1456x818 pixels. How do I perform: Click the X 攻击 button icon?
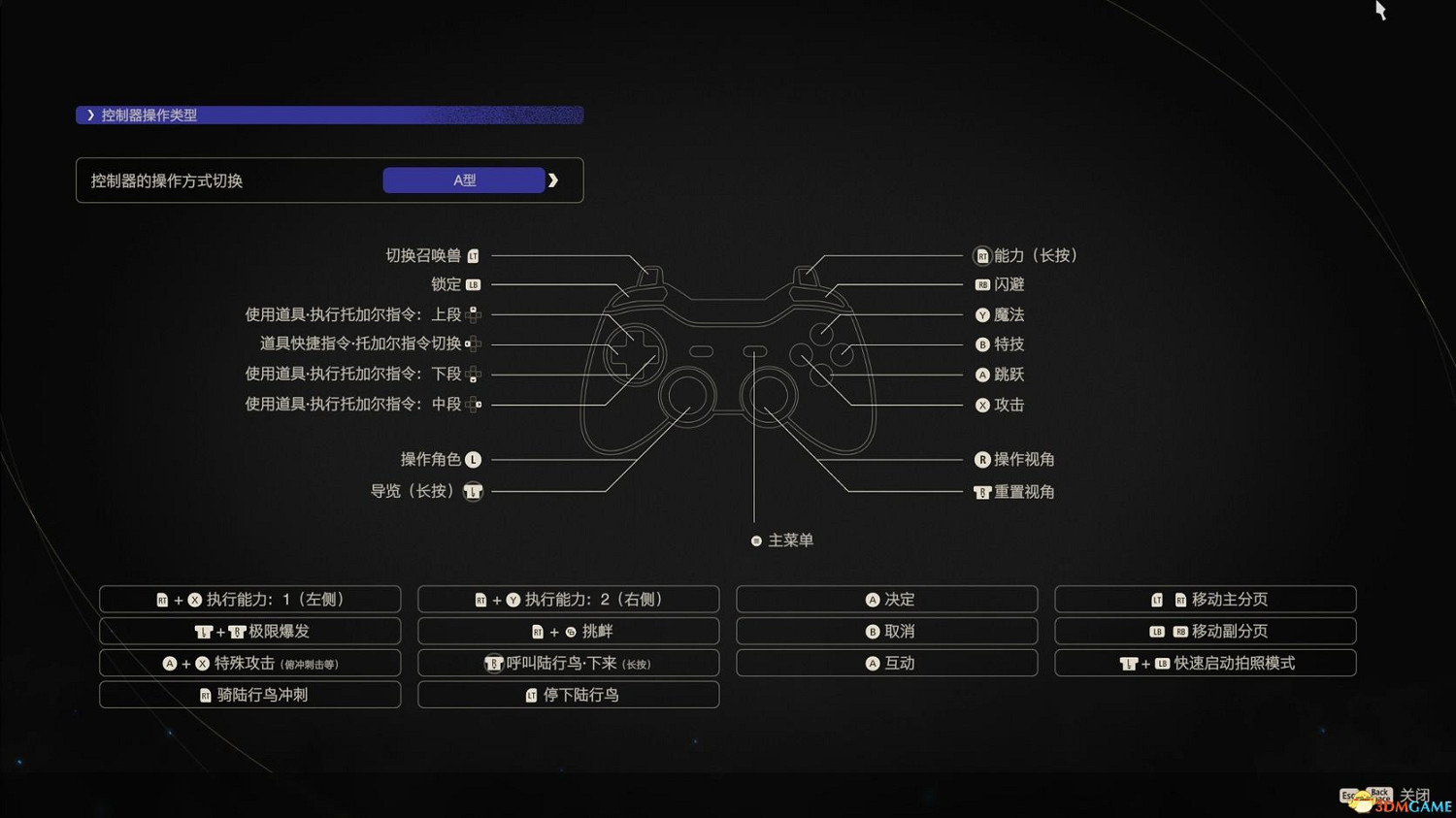point(982,405)
